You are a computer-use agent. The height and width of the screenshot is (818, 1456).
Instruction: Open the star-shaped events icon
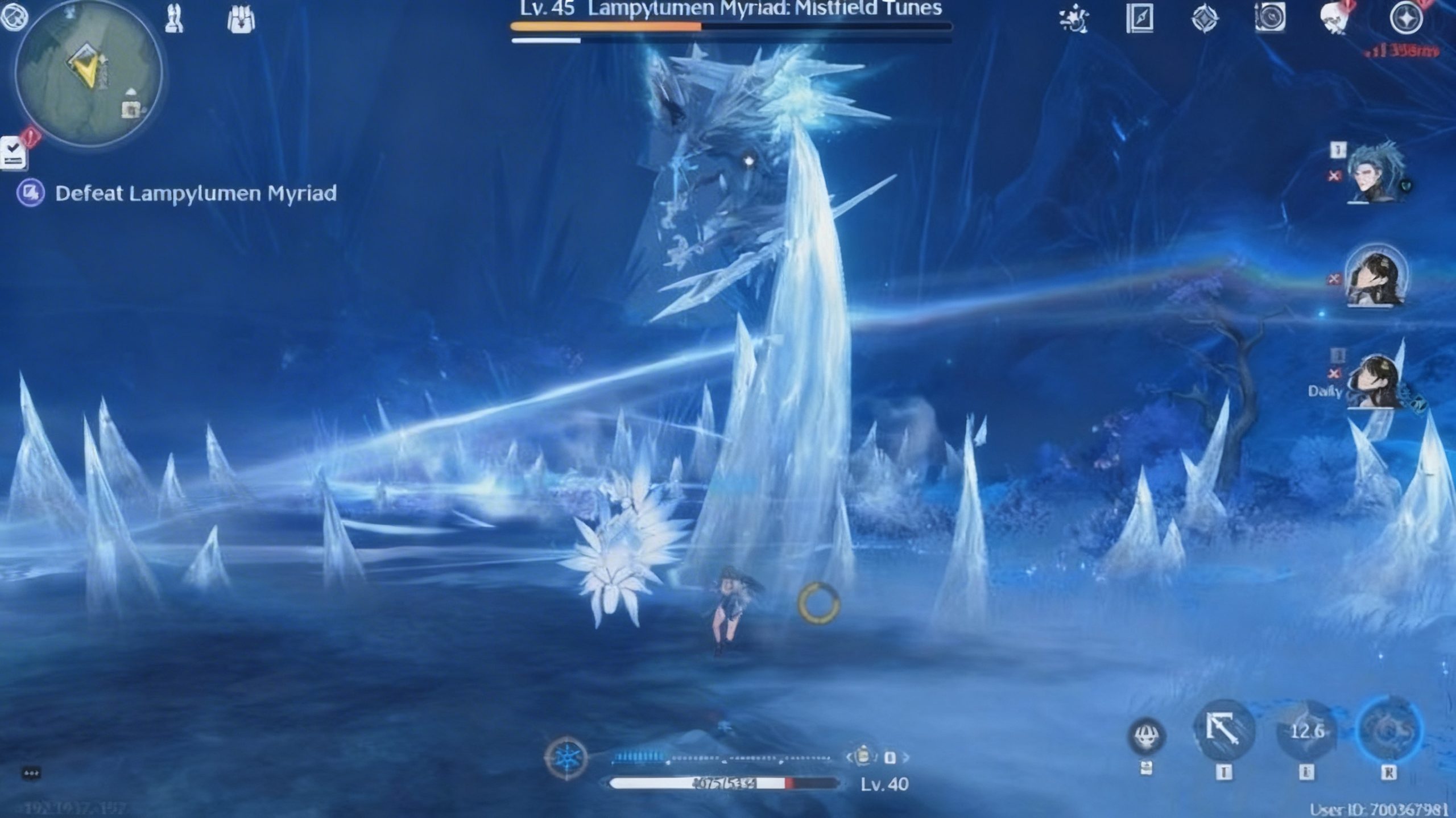click(1074, 19)
